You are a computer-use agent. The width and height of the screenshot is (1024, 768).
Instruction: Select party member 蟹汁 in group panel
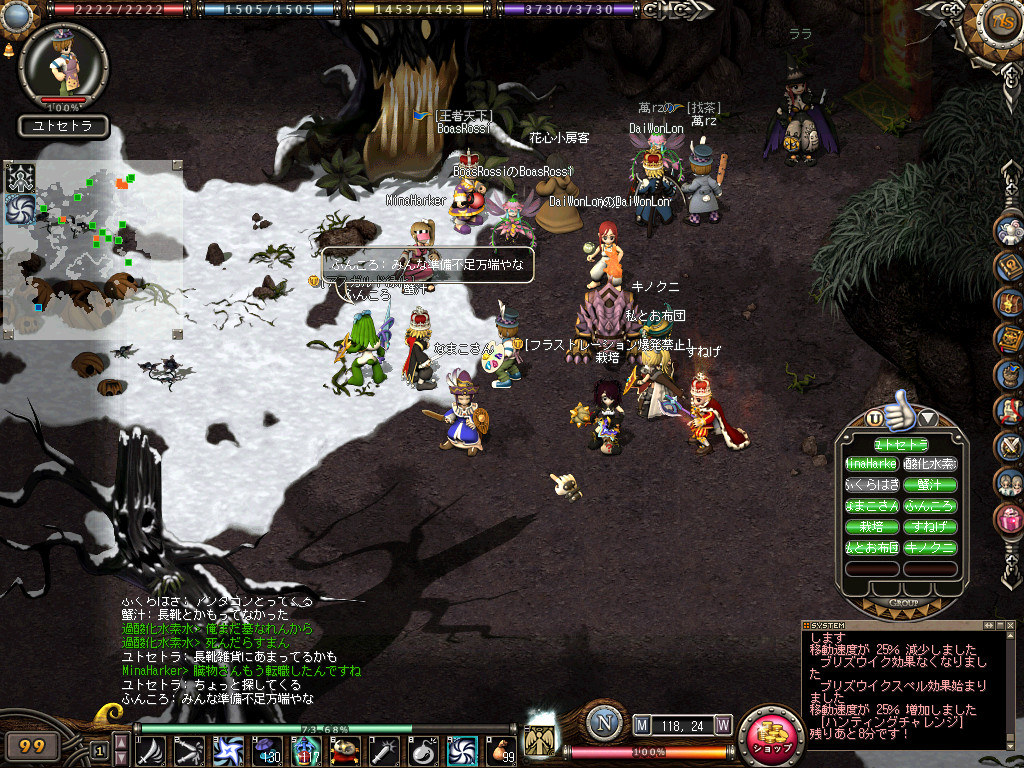pos(930,485)
